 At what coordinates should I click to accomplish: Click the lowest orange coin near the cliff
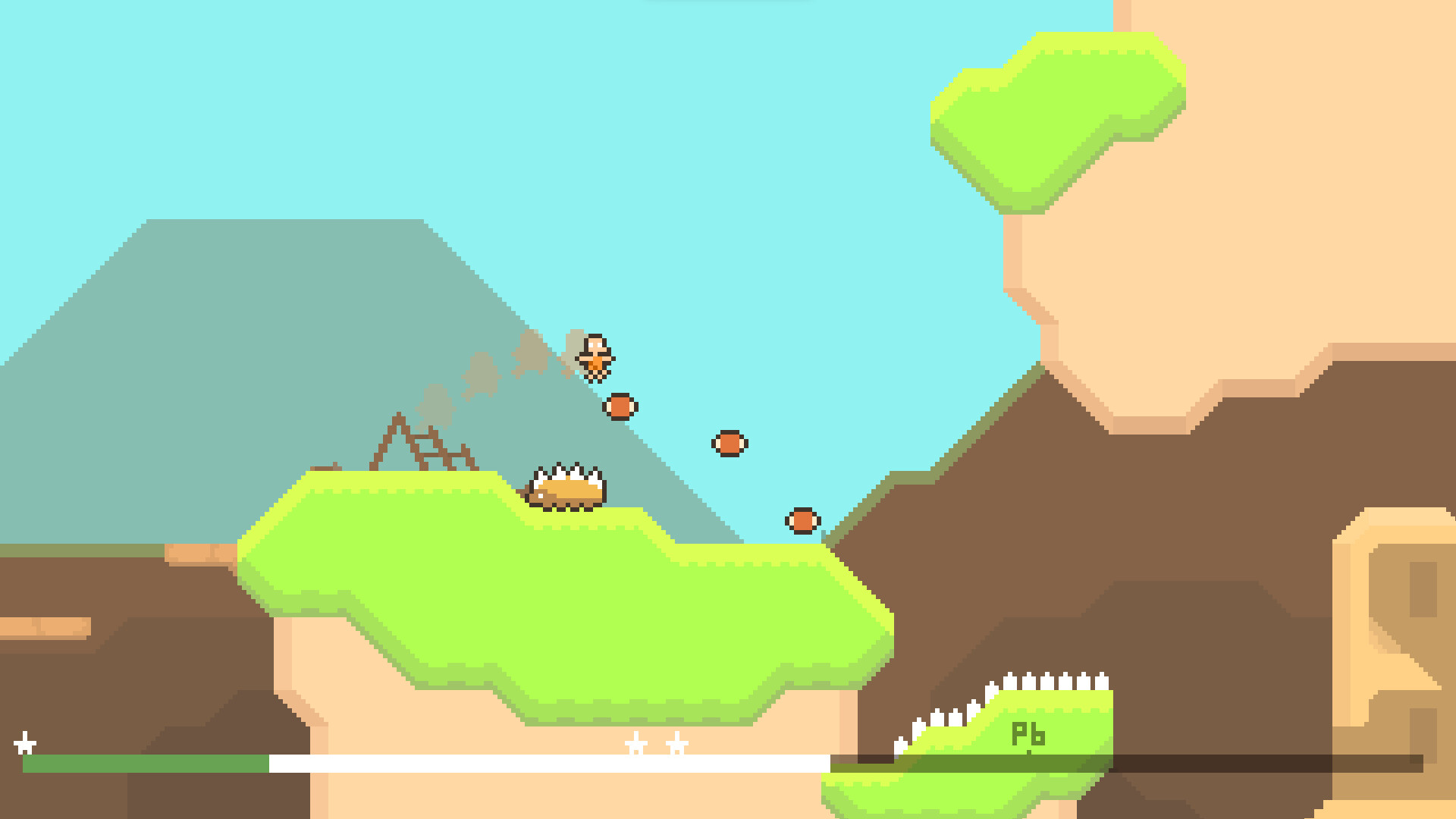[x=803, y=521]
